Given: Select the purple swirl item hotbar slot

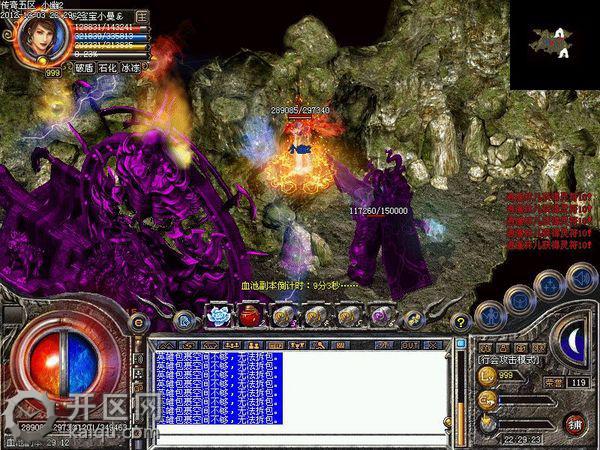Looking at the screenshot, I should [380, 317].
